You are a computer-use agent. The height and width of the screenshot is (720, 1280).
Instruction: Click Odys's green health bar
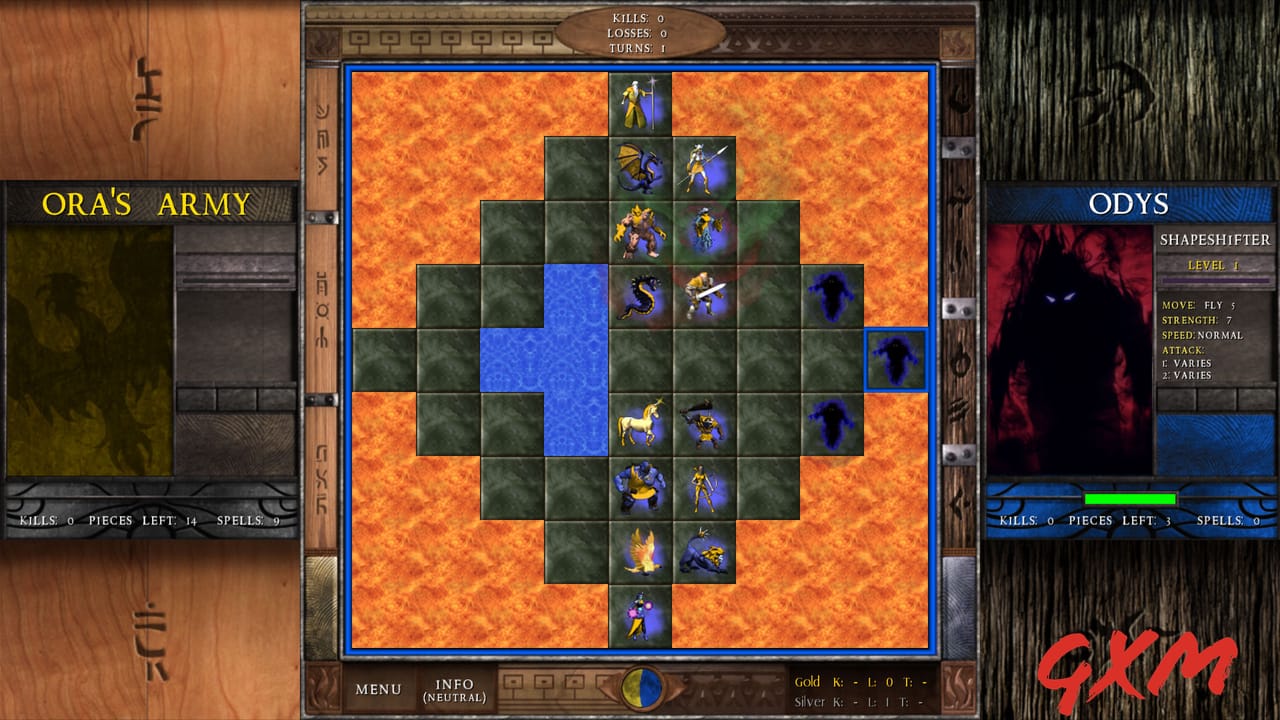[1128, 497]
